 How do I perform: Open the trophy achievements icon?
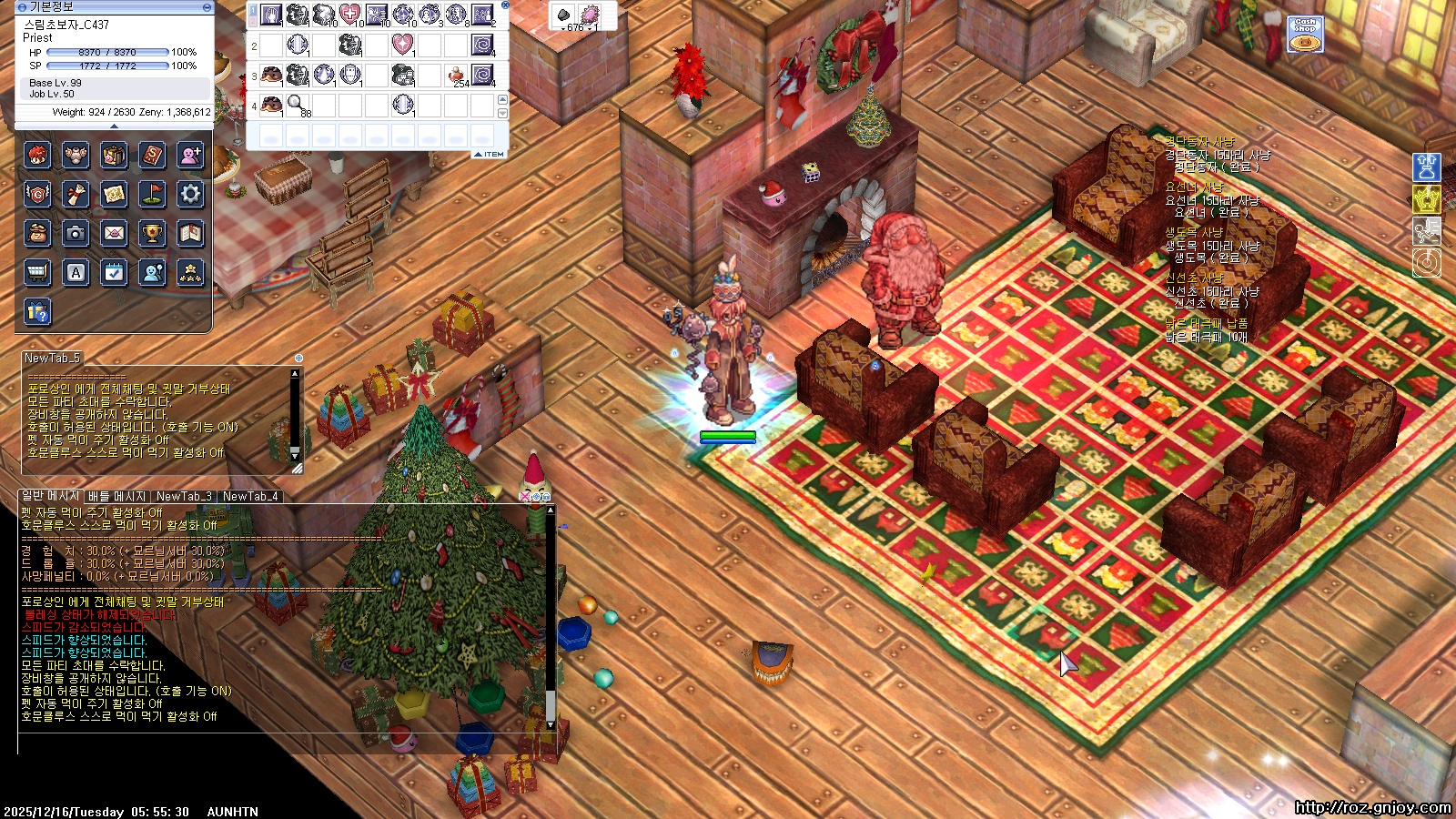(152, 233)
